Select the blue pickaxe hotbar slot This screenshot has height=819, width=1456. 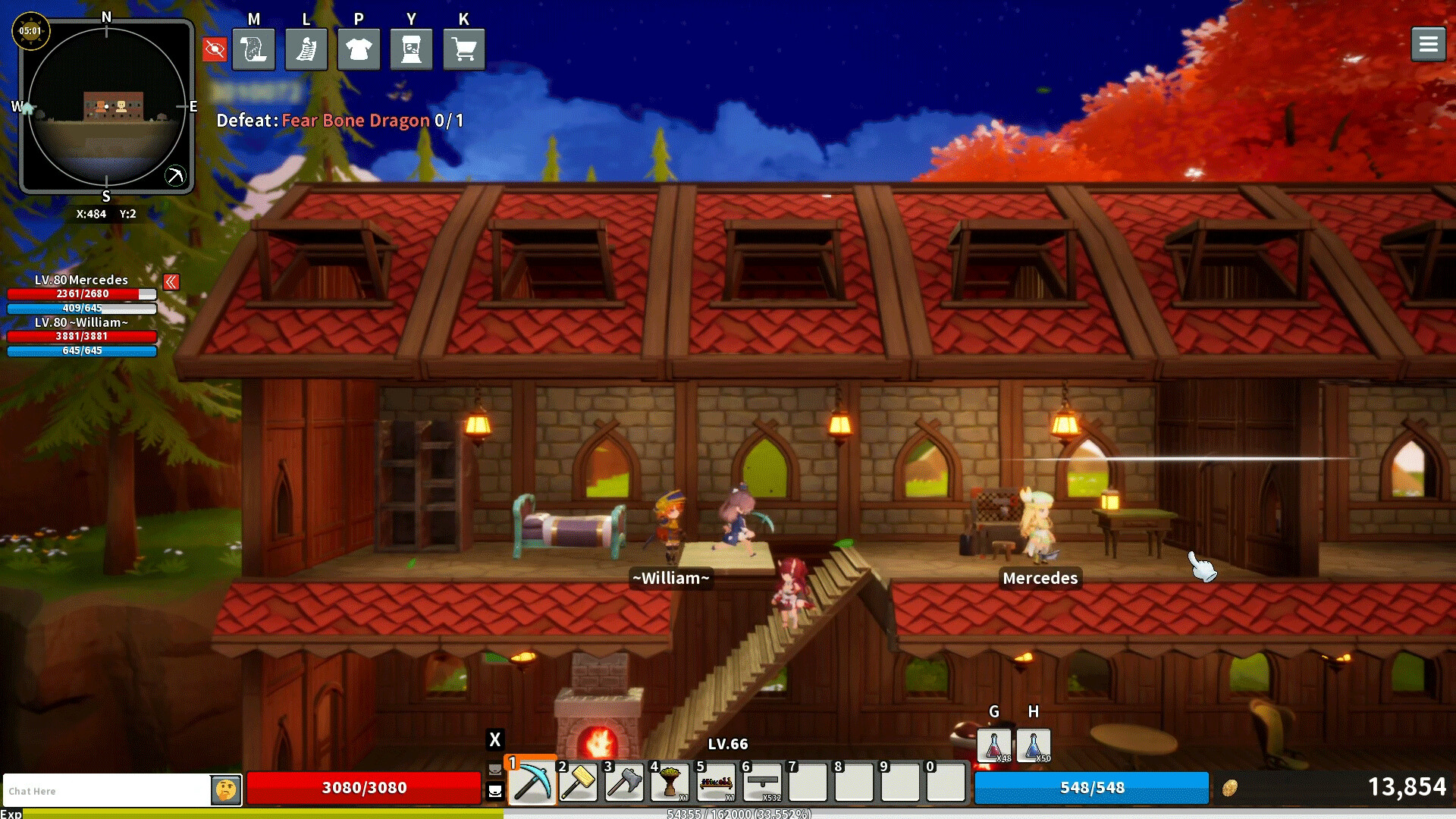[532, 783]
